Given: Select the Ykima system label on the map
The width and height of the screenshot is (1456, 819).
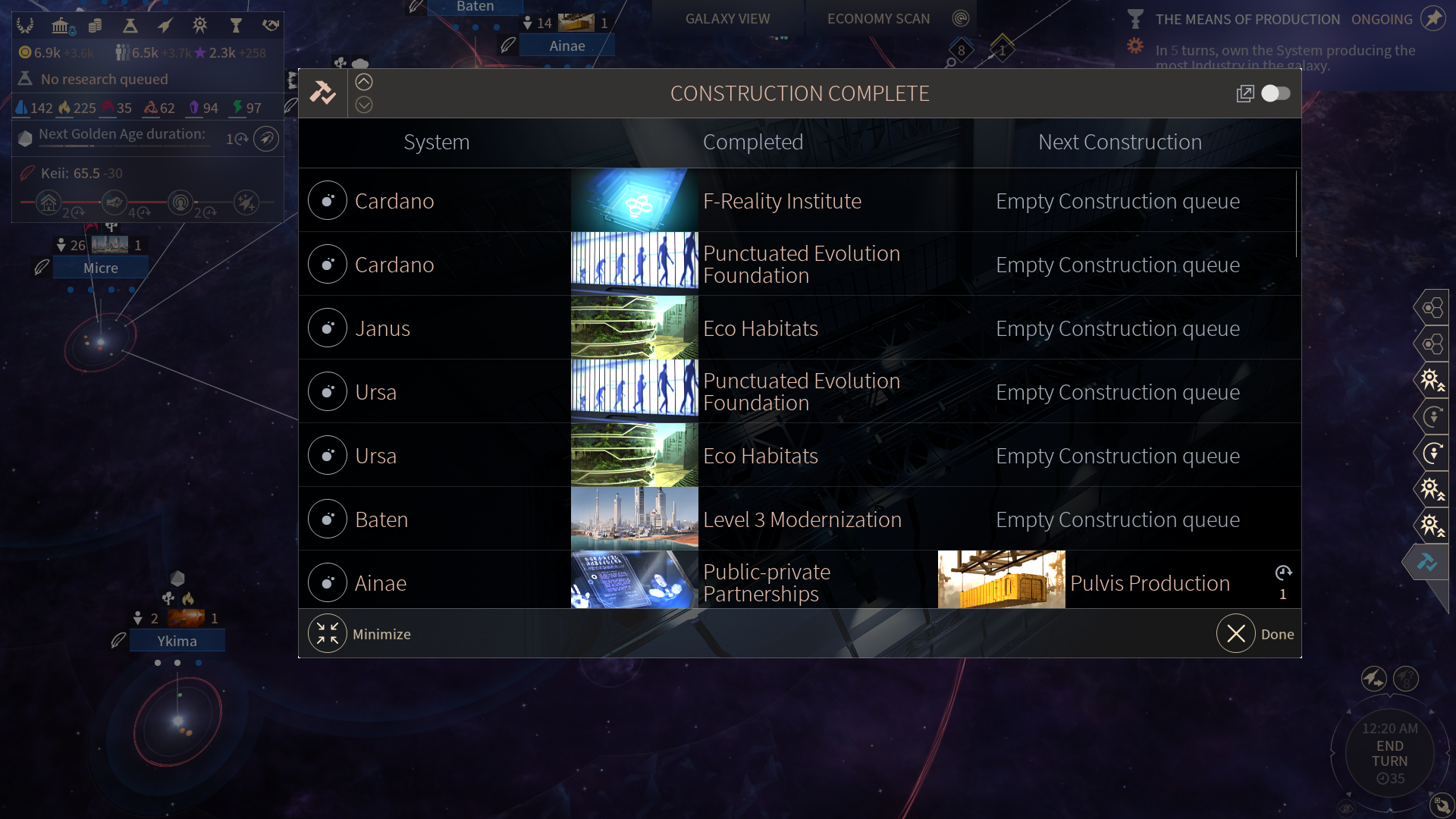Looking at the screenshot, I should (177, 642).
